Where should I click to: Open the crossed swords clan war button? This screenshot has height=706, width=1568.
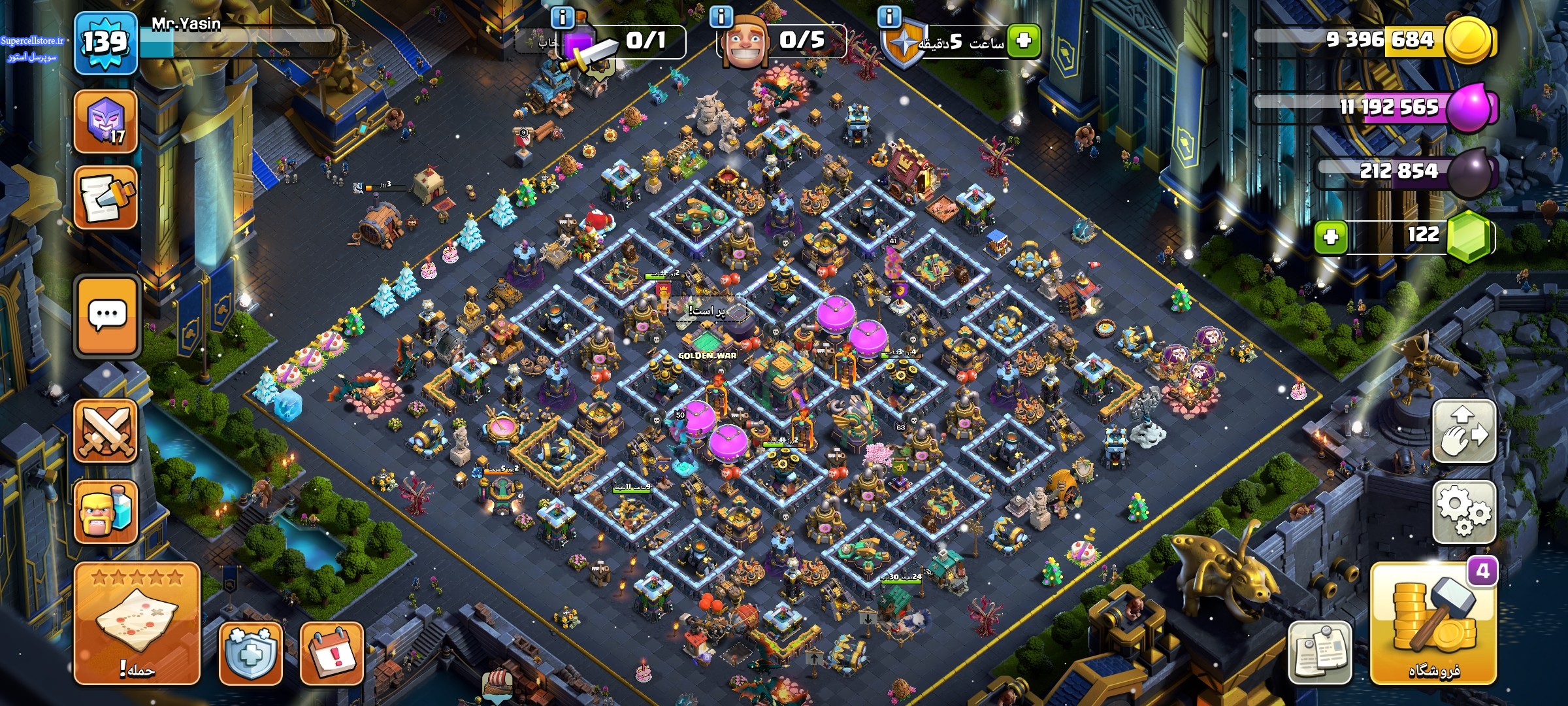pyautogui.click(x=106, y=430)
